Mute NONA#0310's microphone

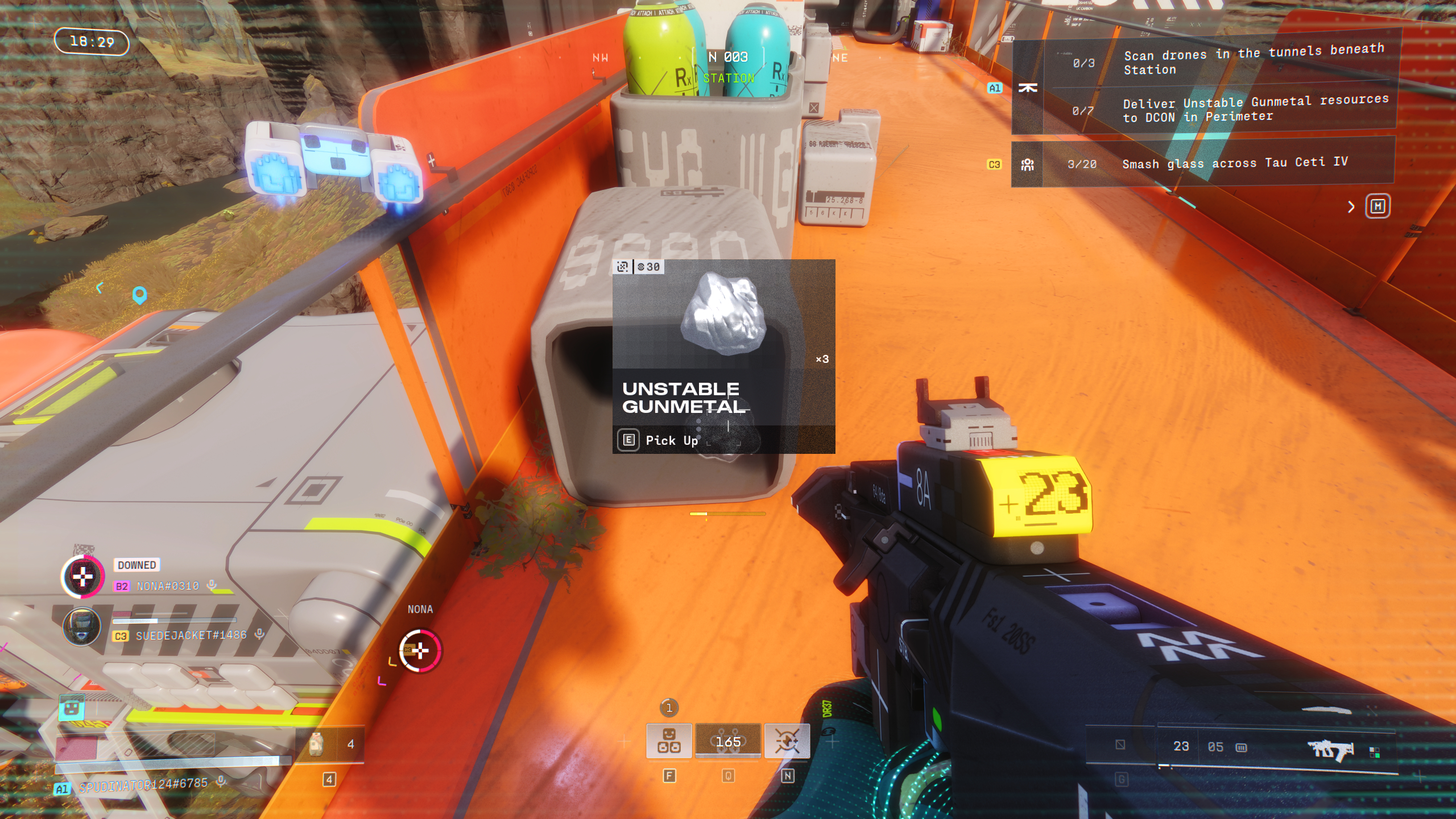(x=210, y=586)
